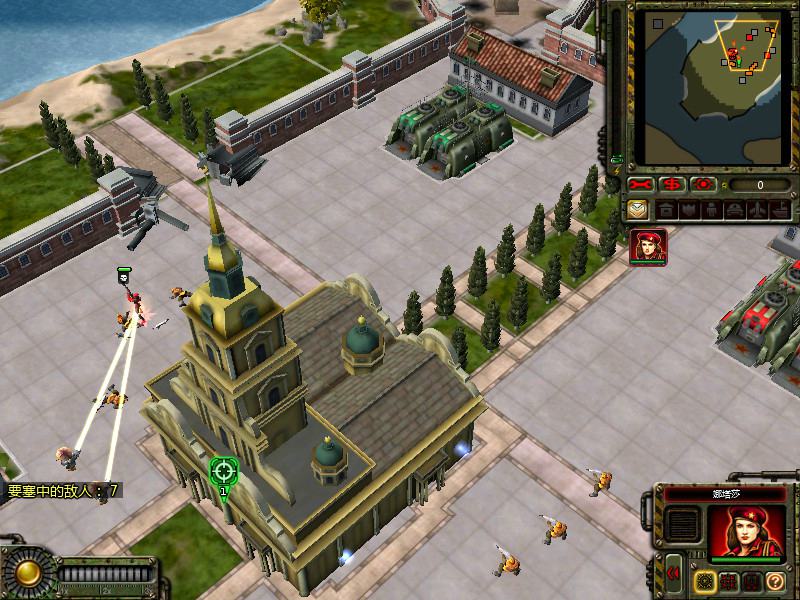This screenshot has width=800, height=600.
Task: Open the ship production tab
Action: click(780, 210)
